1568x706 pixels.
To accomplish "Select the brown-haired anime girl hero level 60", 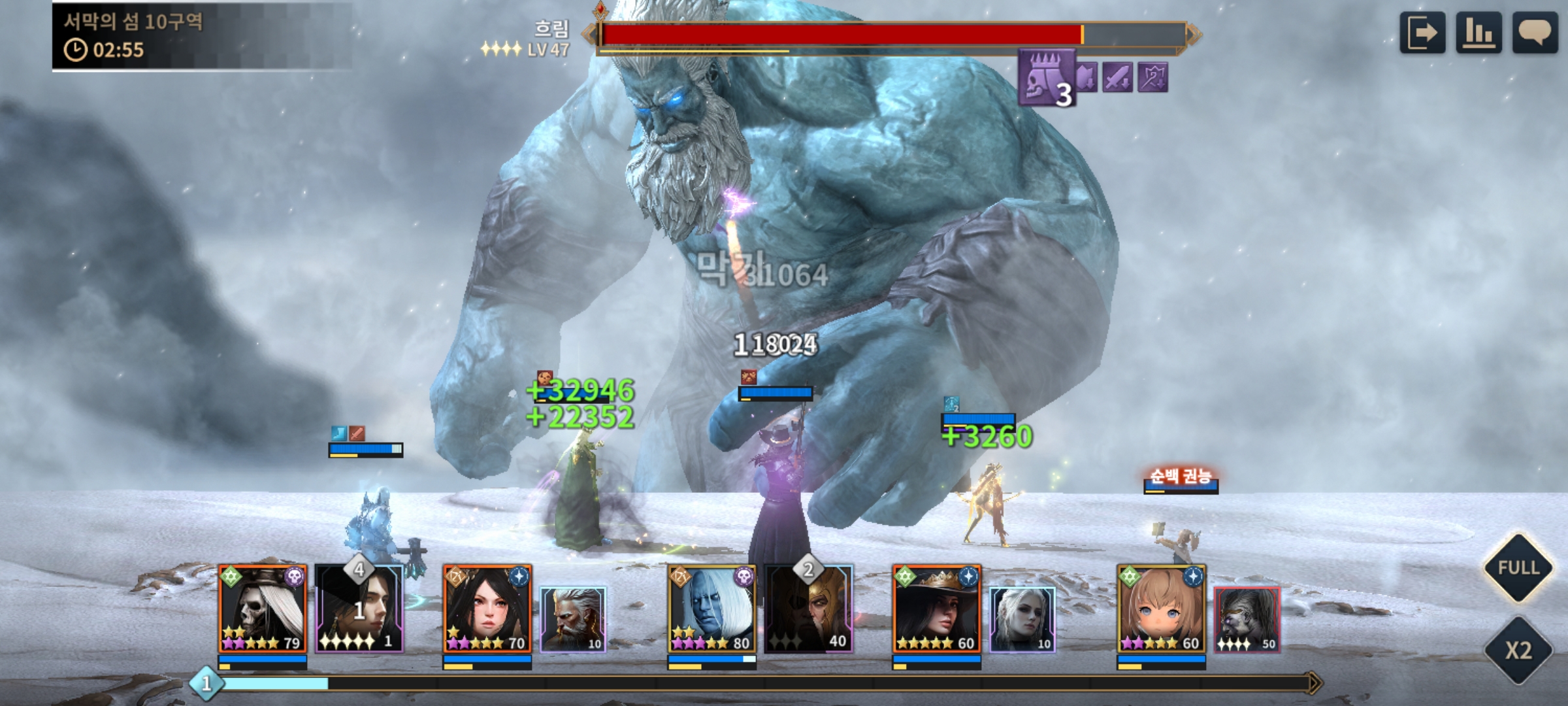I will pyautogui.click(x=1162, y=609).
